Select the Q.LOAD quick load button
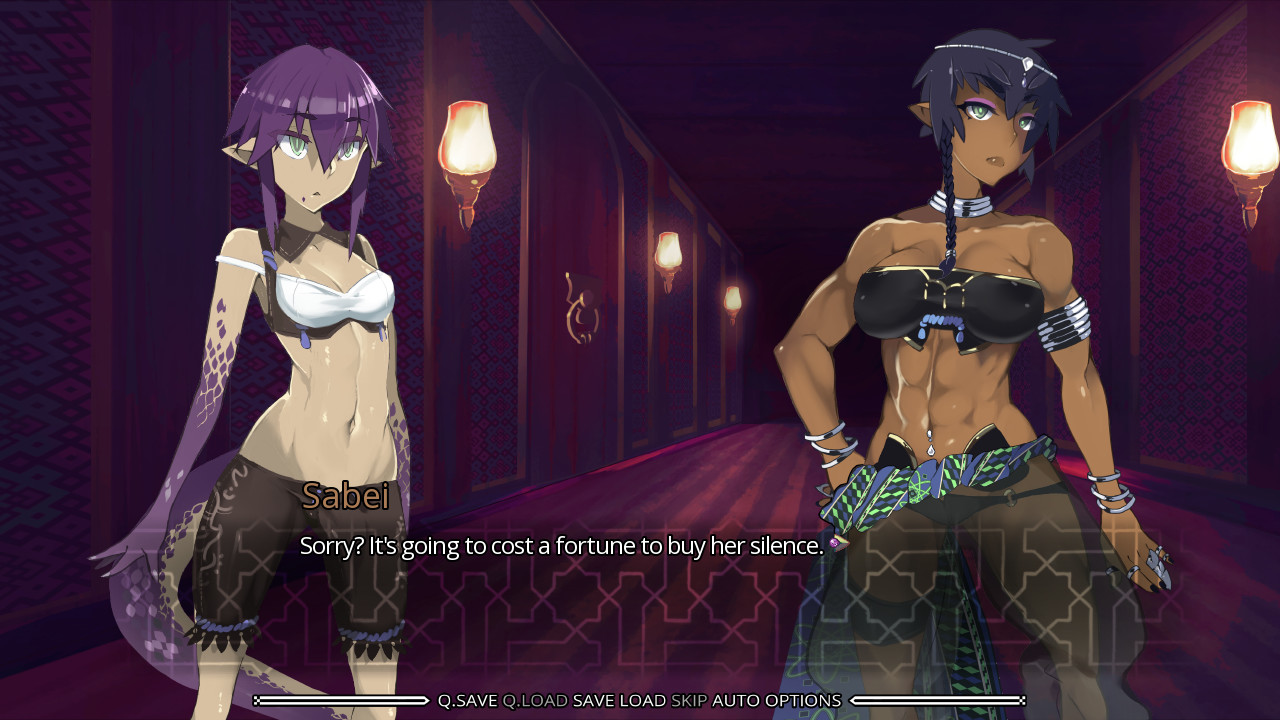The width and height of the screenshot is (1280, 720). pyautogui.click(x=535, y=701)
